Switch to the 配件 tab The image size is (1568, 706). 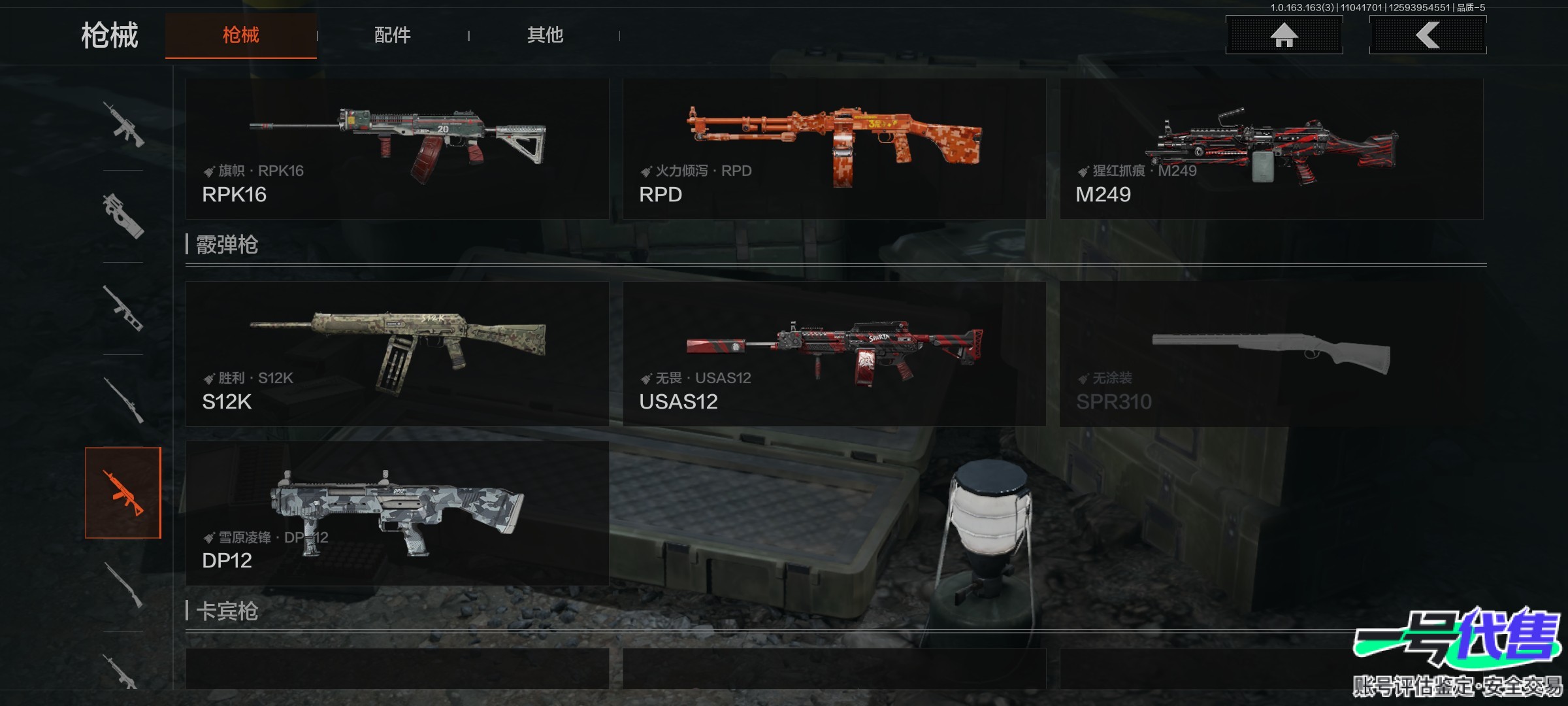click(x=392, y=35)
